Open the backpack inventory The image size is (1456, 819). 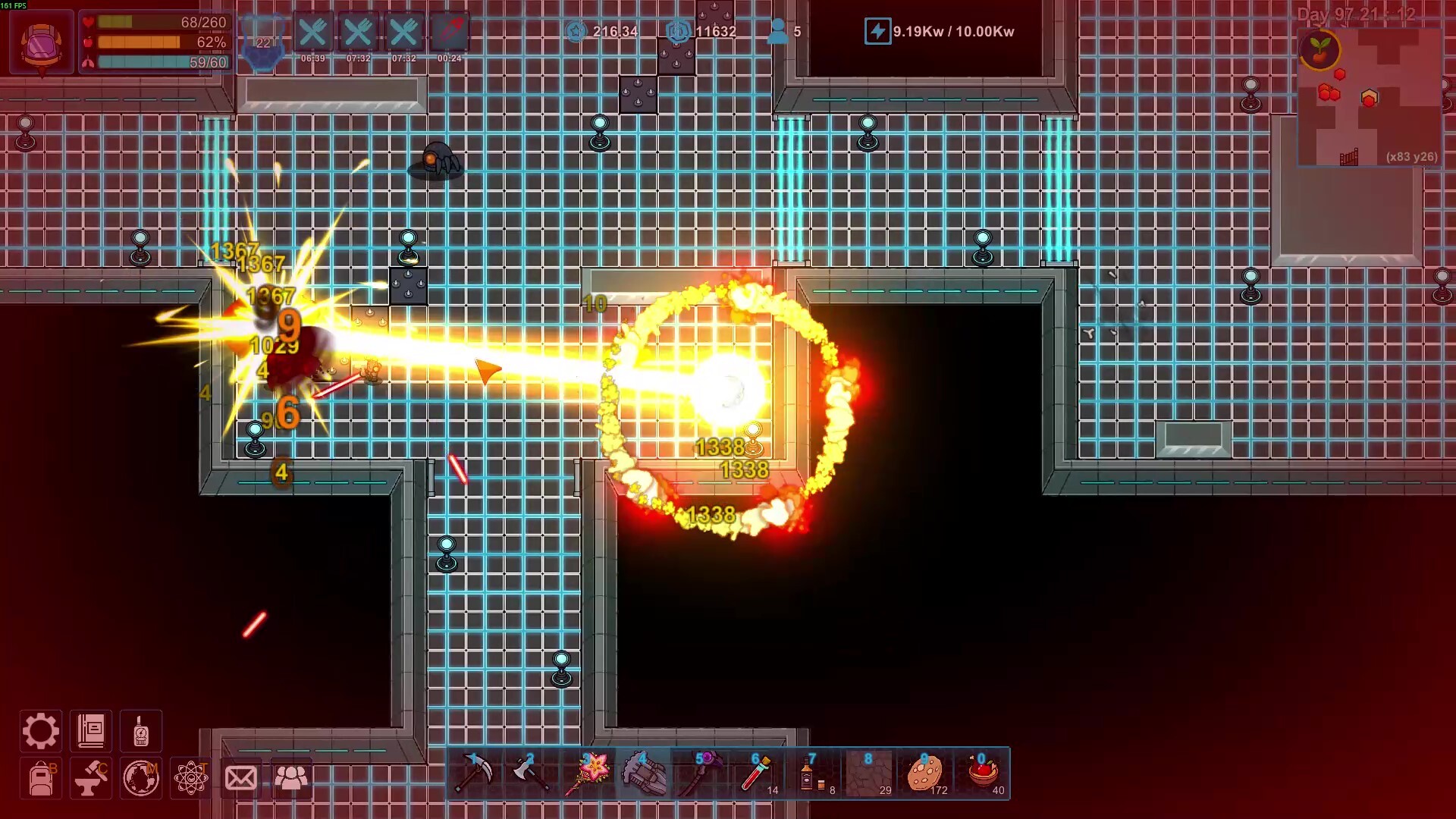pyautogui.click(x=41, y=779)
